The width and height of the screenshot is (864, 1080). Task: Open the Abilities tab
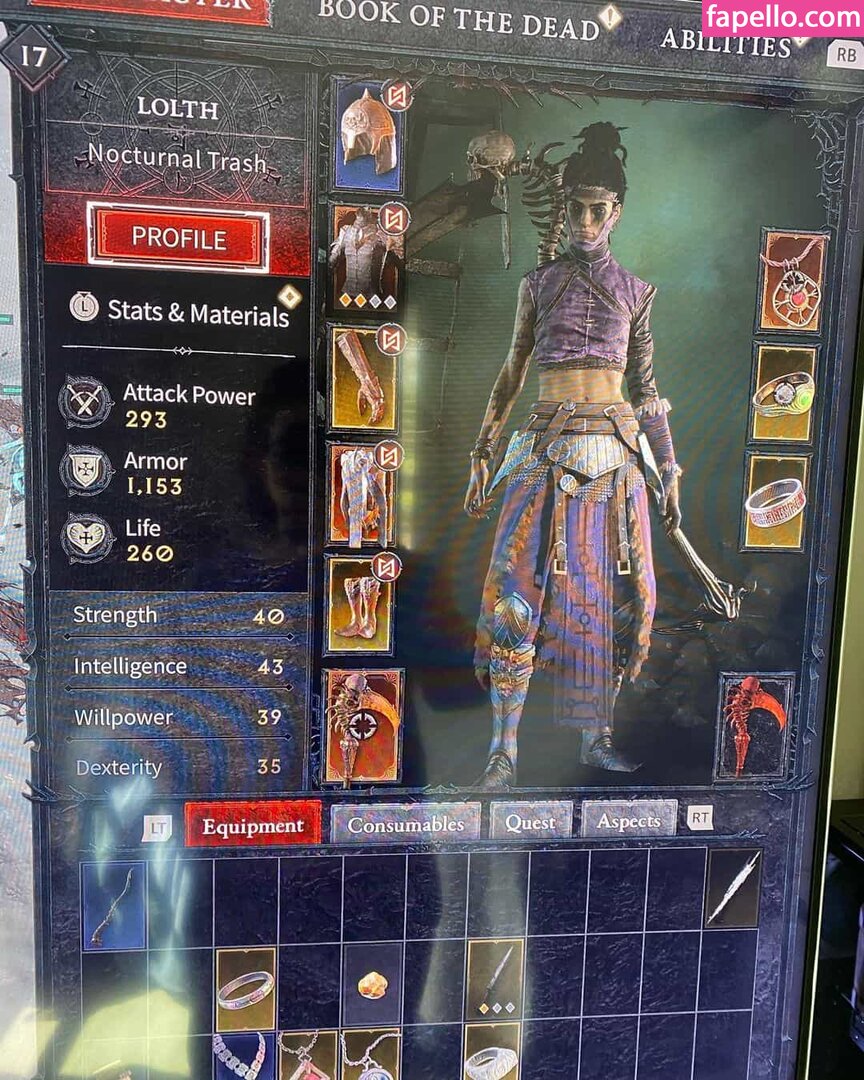(726, 42)
